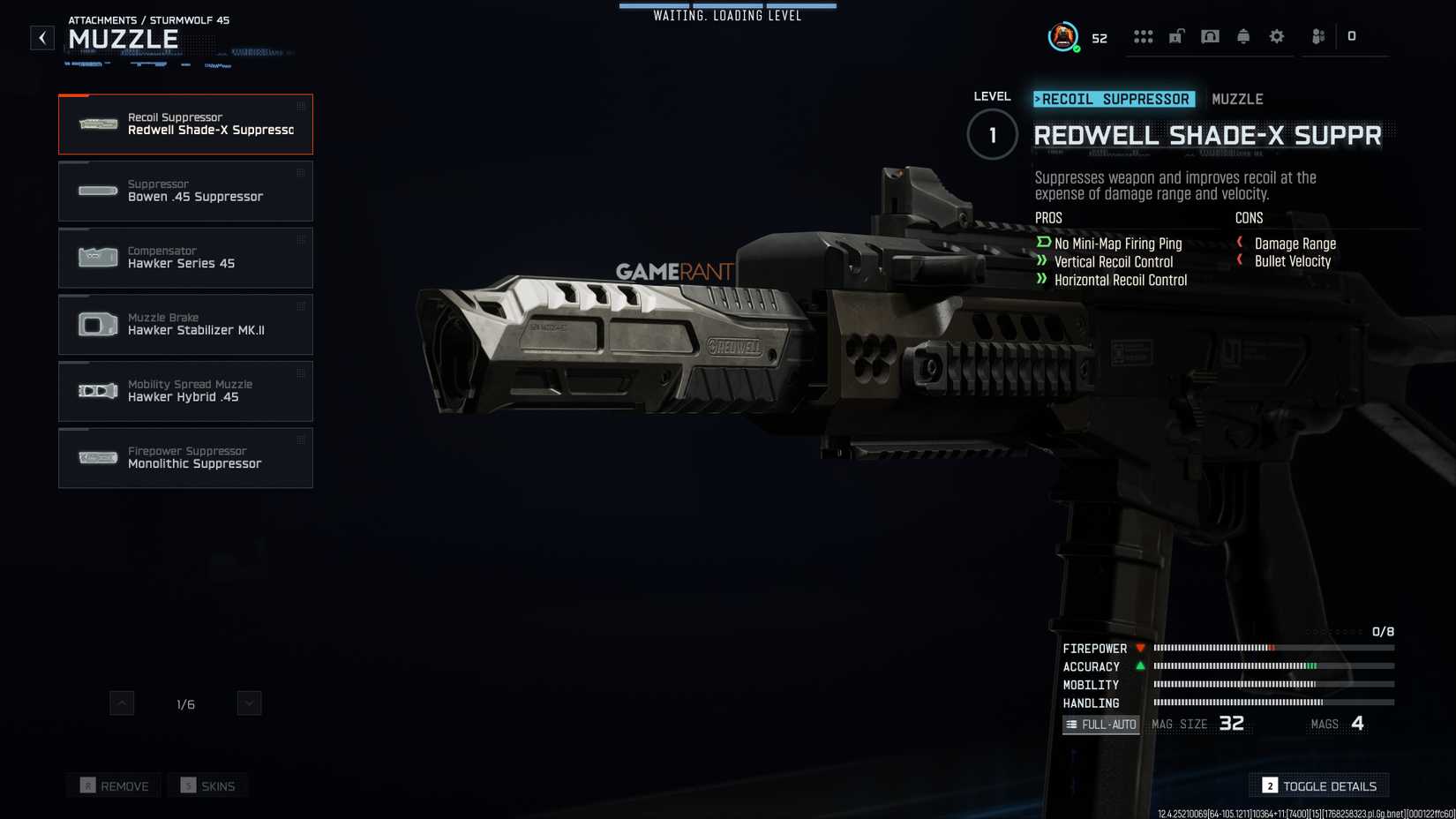1456x819 pixels.
Task: Click the up arrow for attachment page navigation
Action: click(122, 703)
